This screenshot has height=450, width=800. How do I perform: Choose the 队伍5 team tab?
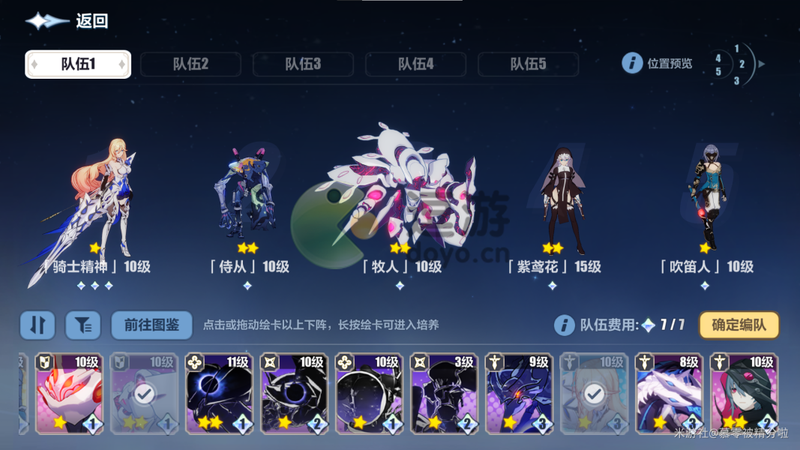click(528, 64)
